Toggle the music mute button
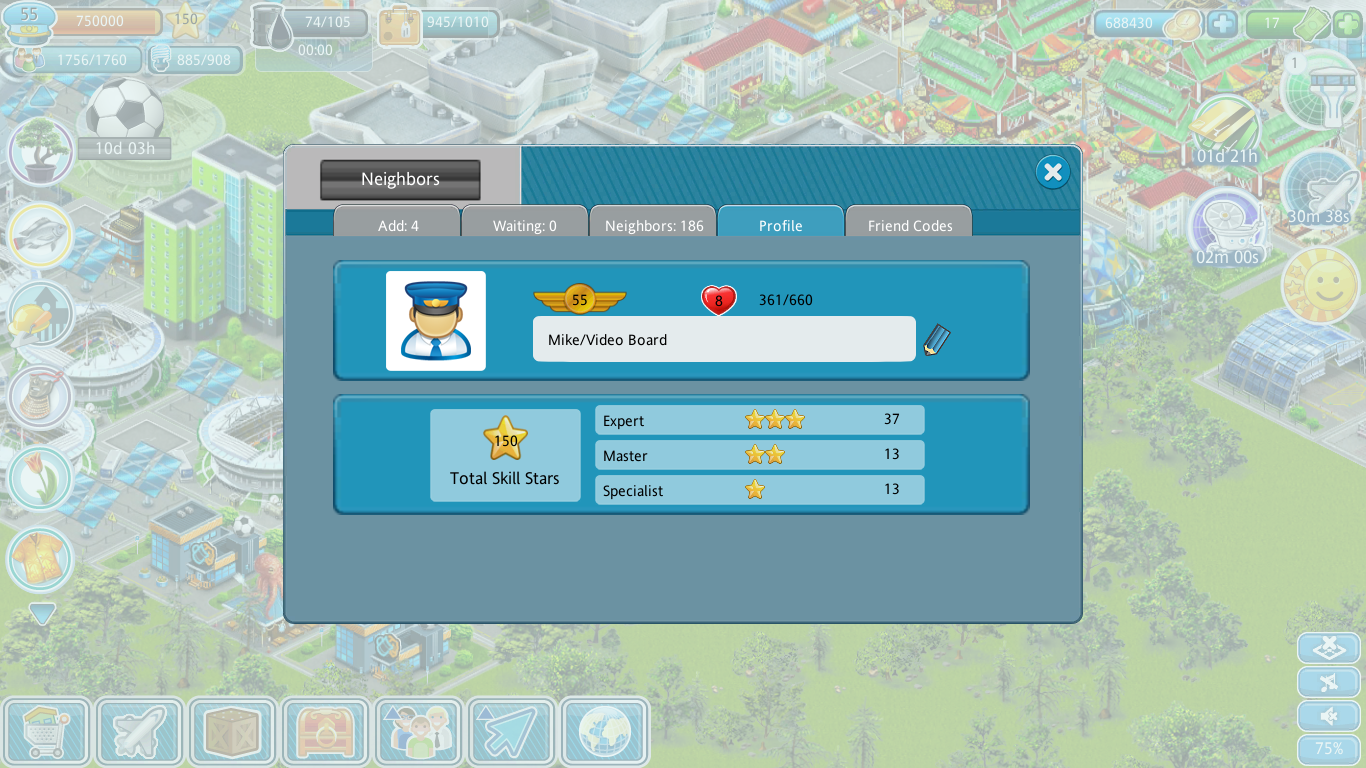The image size is (1366, 768). click(x=1328, y=683)
